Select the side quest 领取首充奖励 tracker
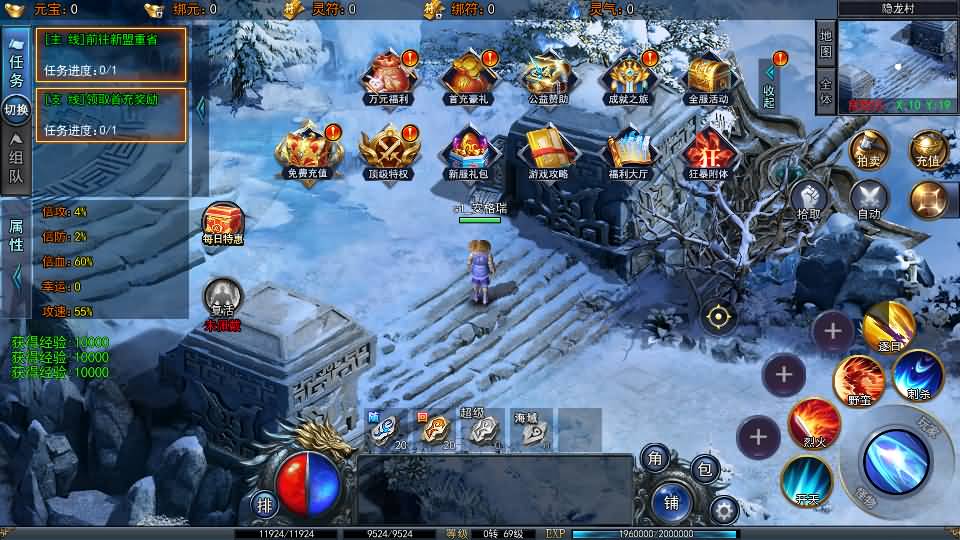Viewport: 960px width, 540px height. (111, 114)
